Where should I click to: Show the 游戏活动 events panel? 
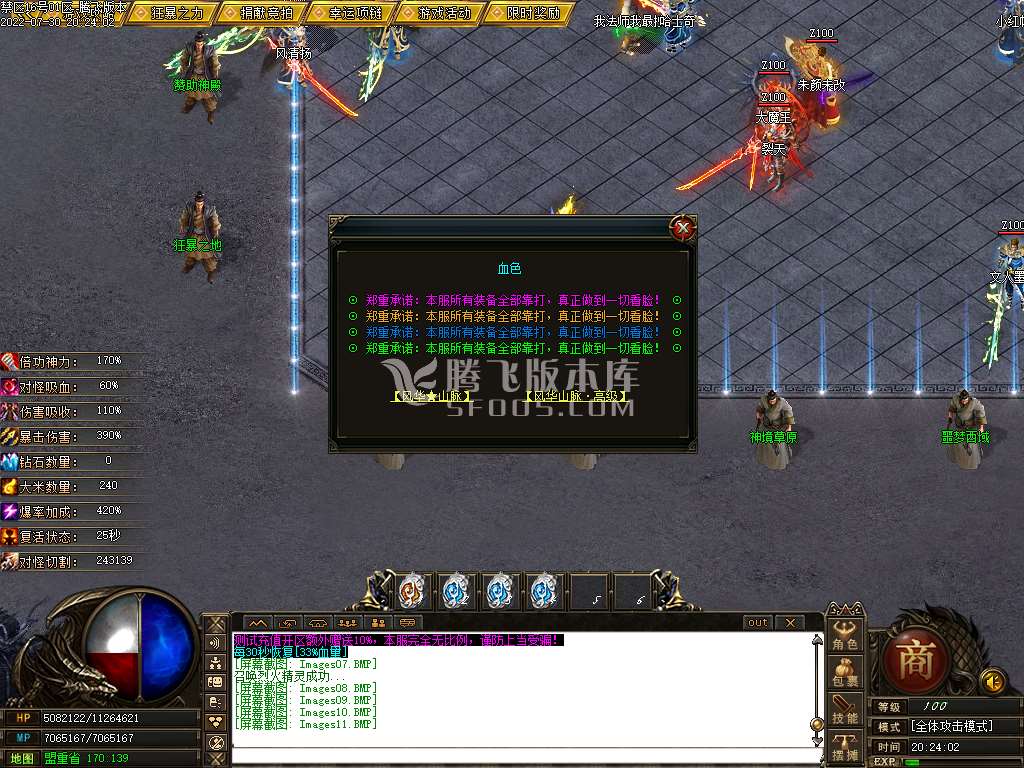tap(444, 13)
